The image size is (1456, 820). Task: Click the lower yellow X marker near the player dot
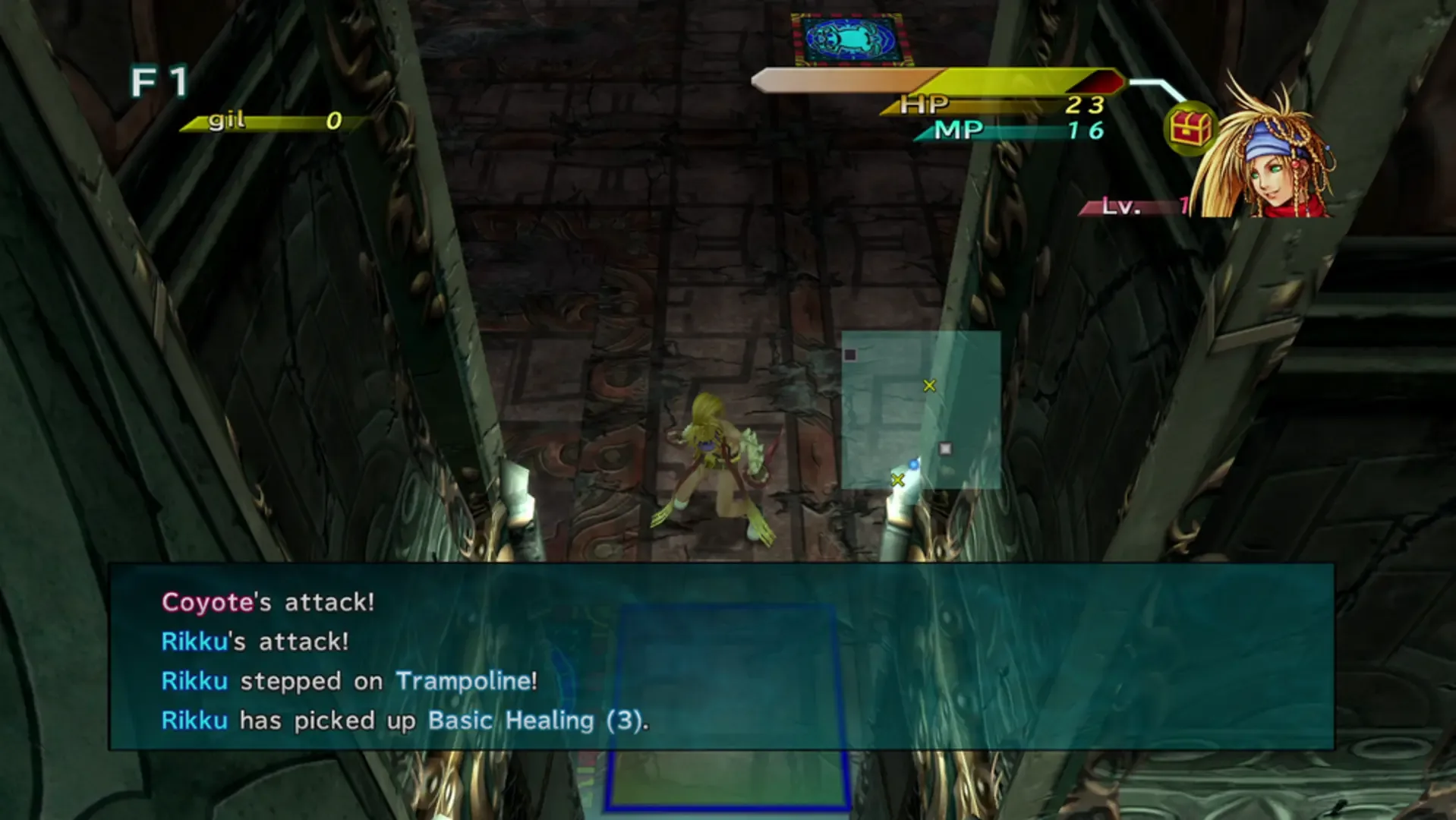(898, 479)
